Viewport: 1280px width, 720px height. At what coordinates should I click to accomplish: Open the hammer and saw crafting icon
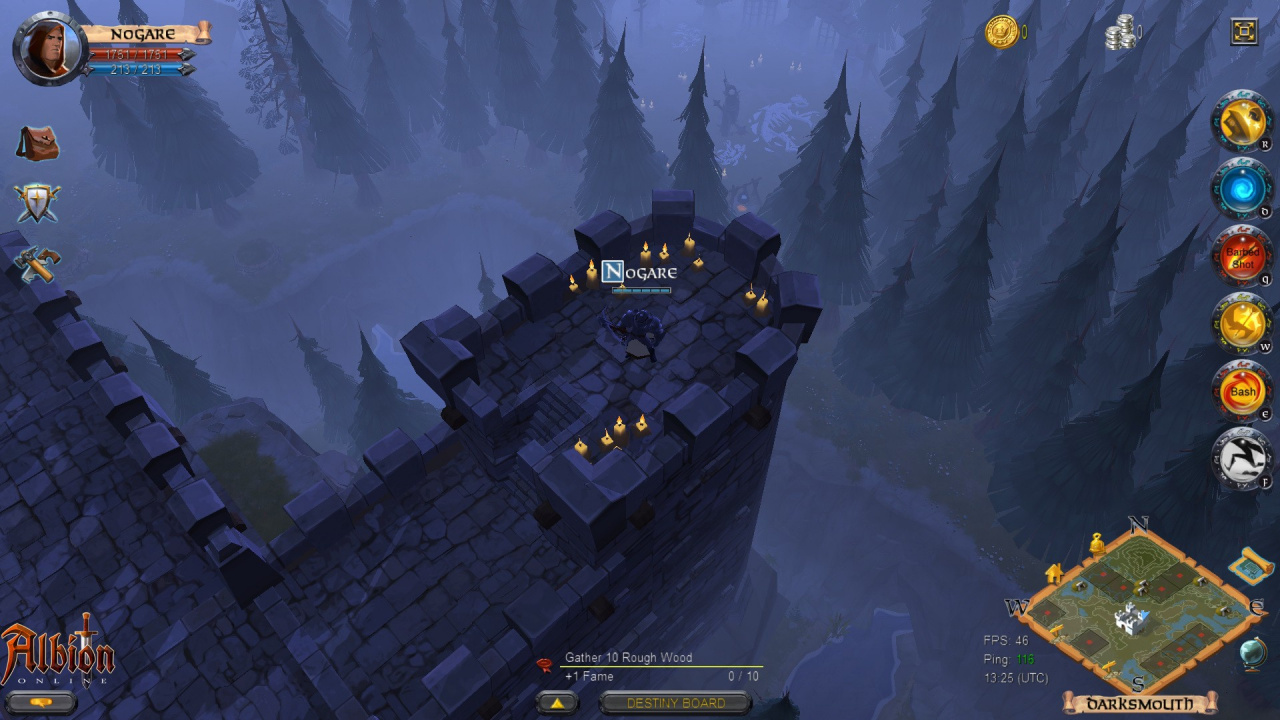[38, 264]
